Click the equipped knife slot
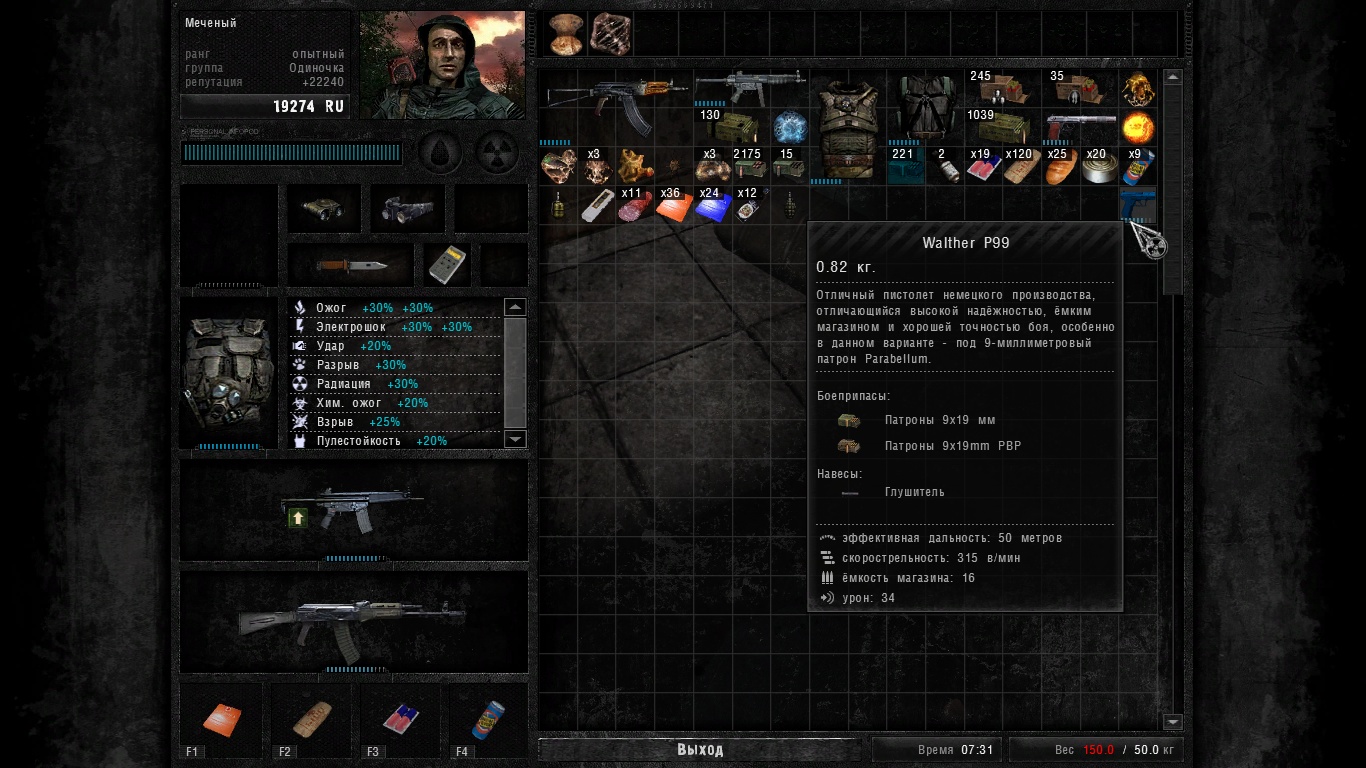This screenshot has height=768, width=1366. 350,265
